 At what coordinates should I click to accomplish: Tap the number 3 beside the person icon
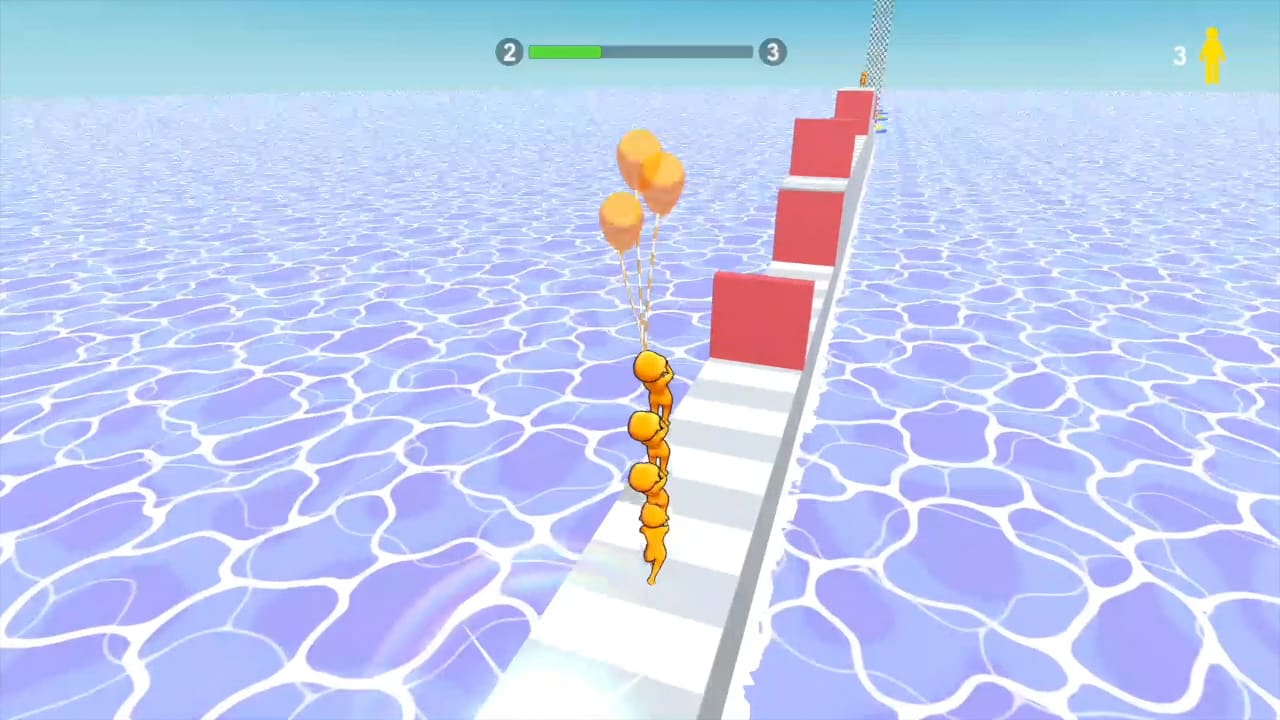coord(1180,55)
